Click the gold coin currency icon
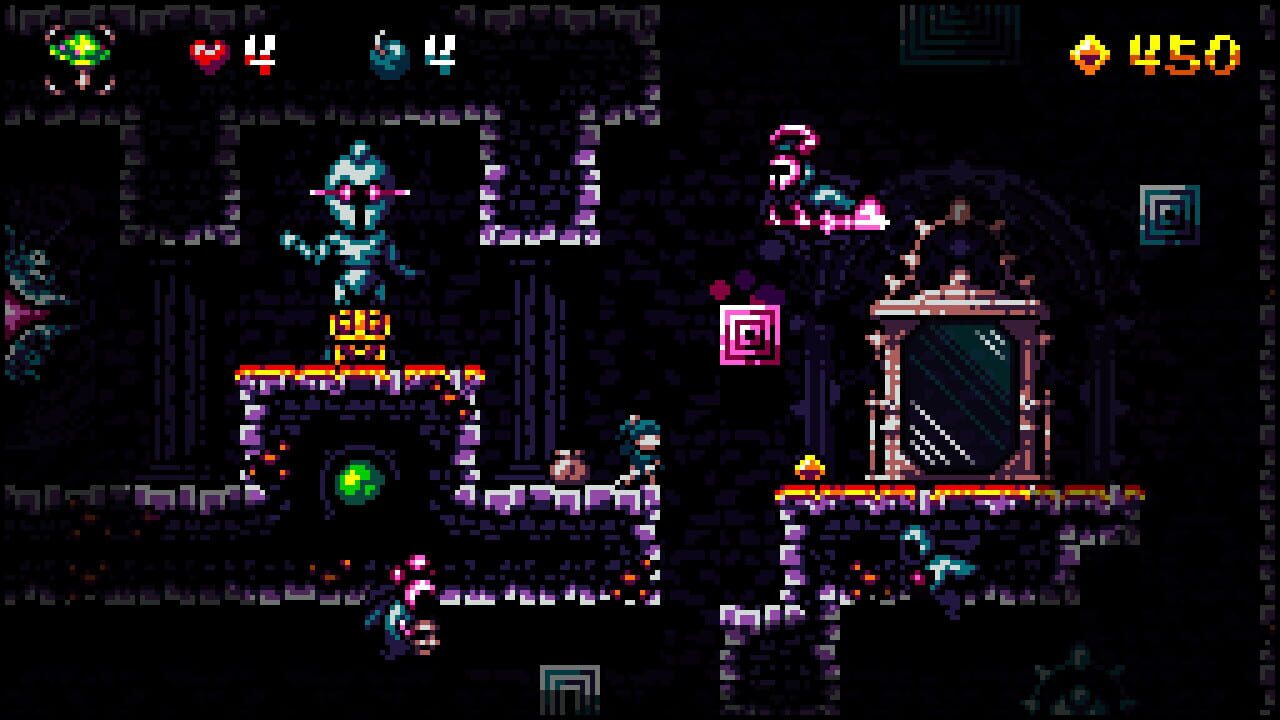Viewport: 1280px width, 720px height. coord(1091,55)
